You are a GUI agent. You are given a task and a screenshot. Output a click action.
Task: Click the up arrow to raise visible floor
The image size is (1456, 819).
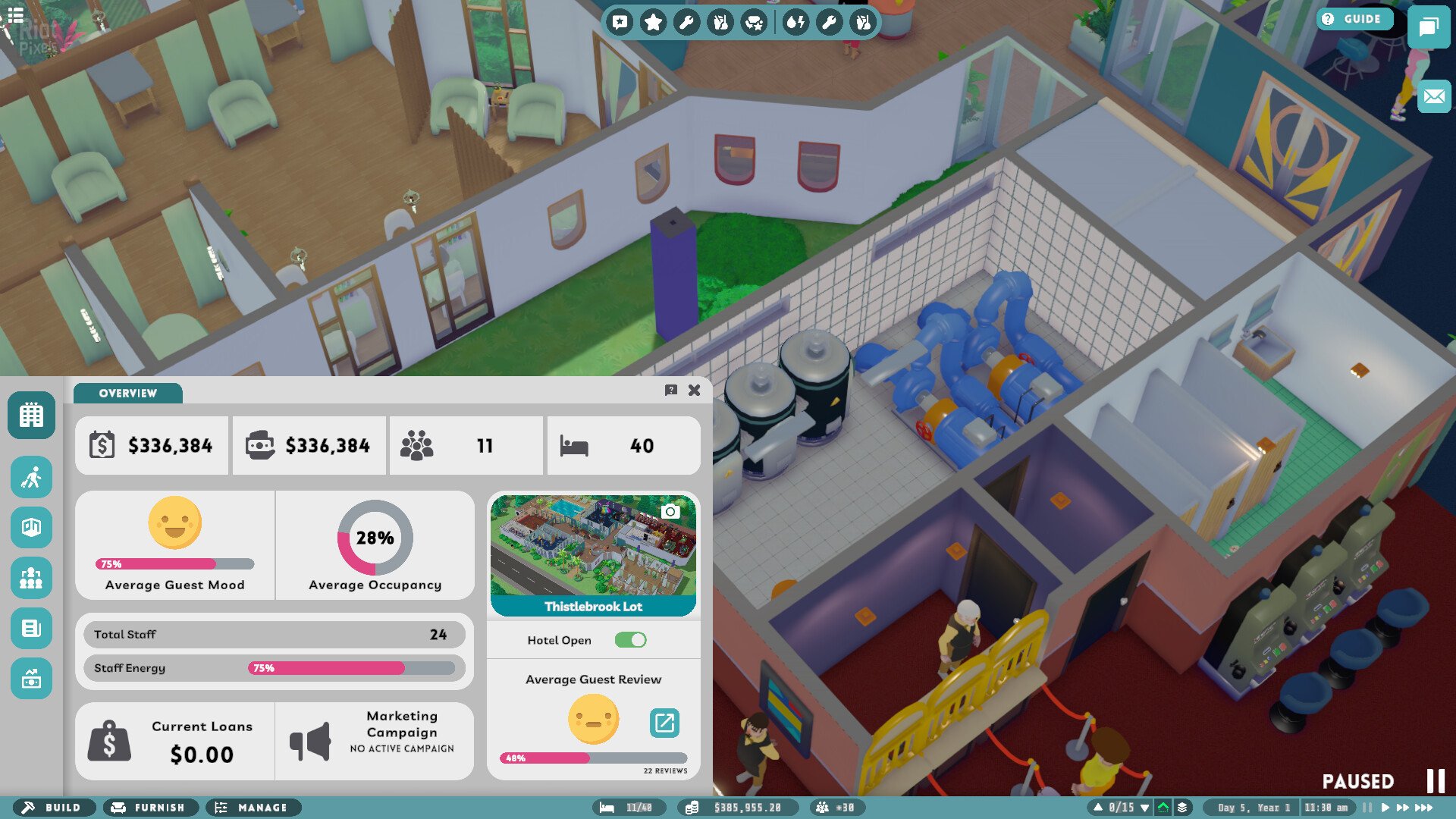pos(1098,808)
